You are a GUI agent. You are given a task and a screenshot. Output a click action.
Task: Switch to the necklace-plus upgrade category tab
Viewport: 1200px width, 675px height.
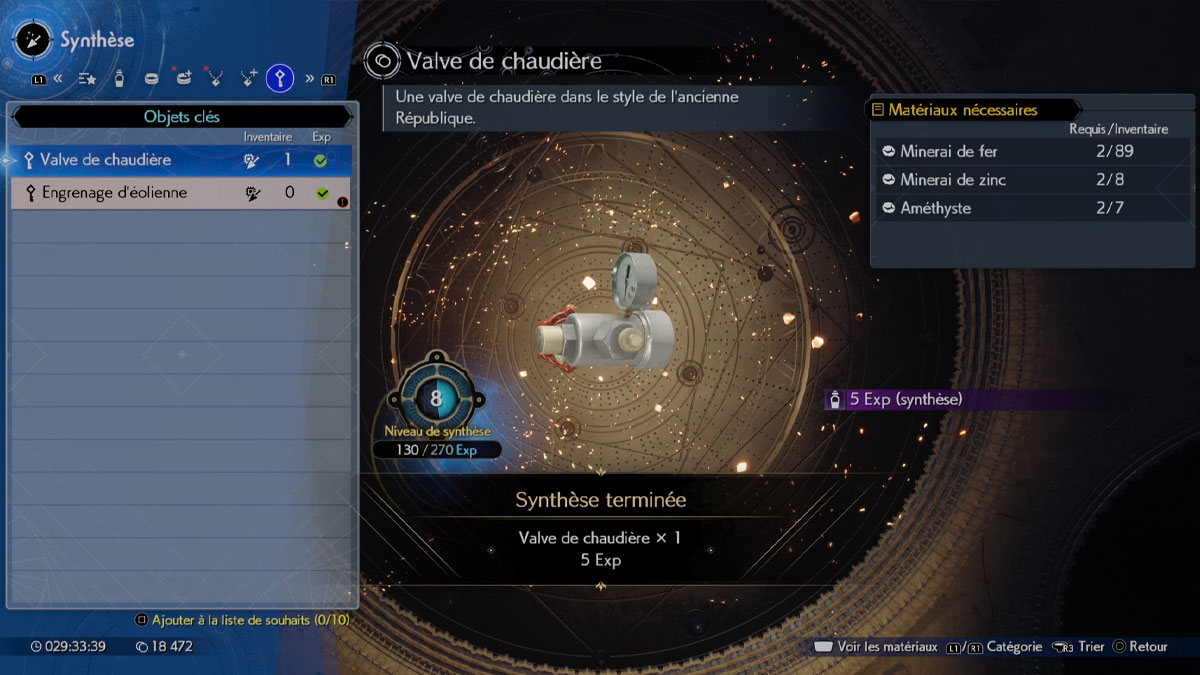coord(248,78)
